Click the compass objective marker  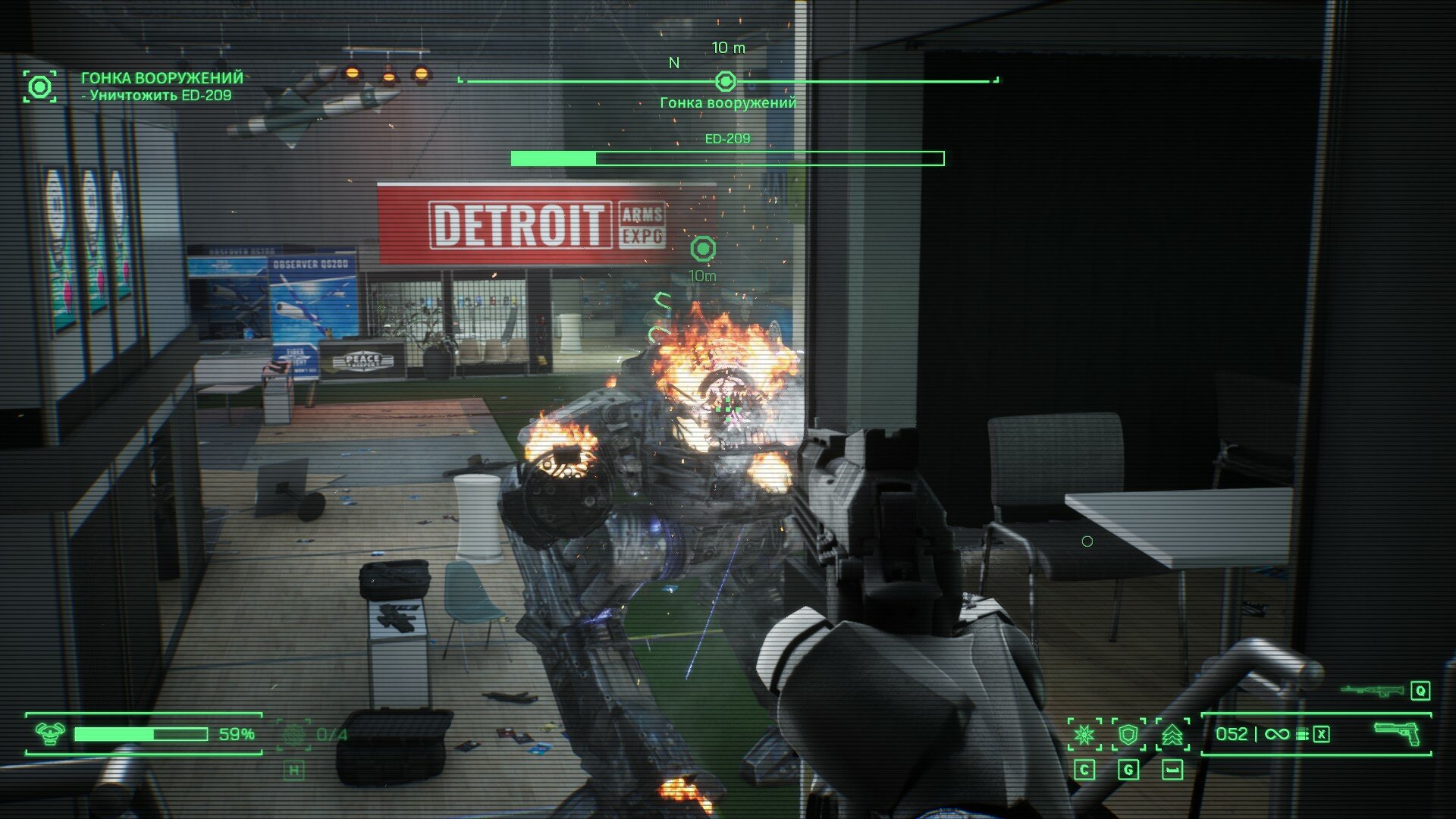(x=726, y=81)
